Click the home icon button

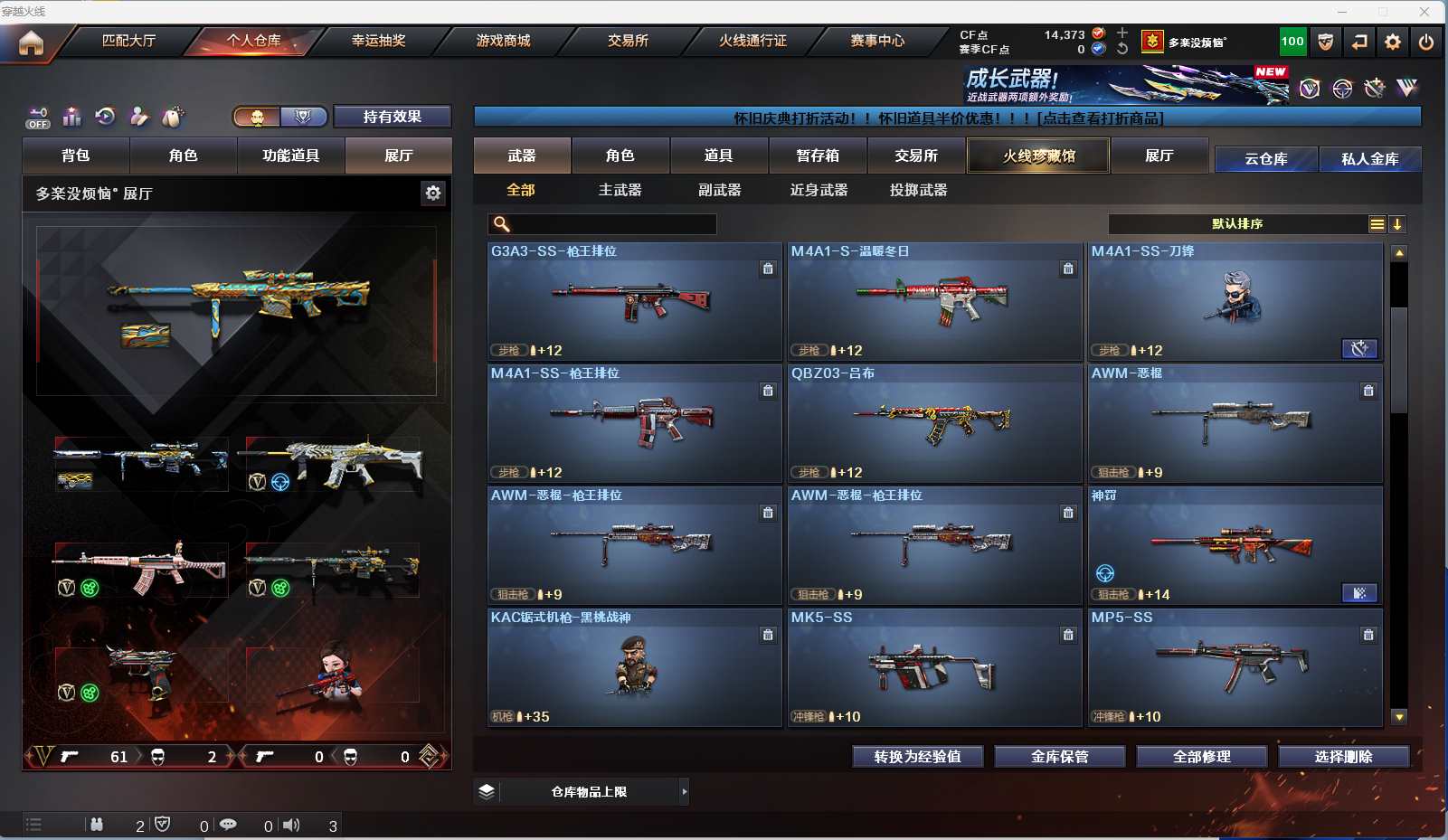pyautogui.click(x=31, y=42)
